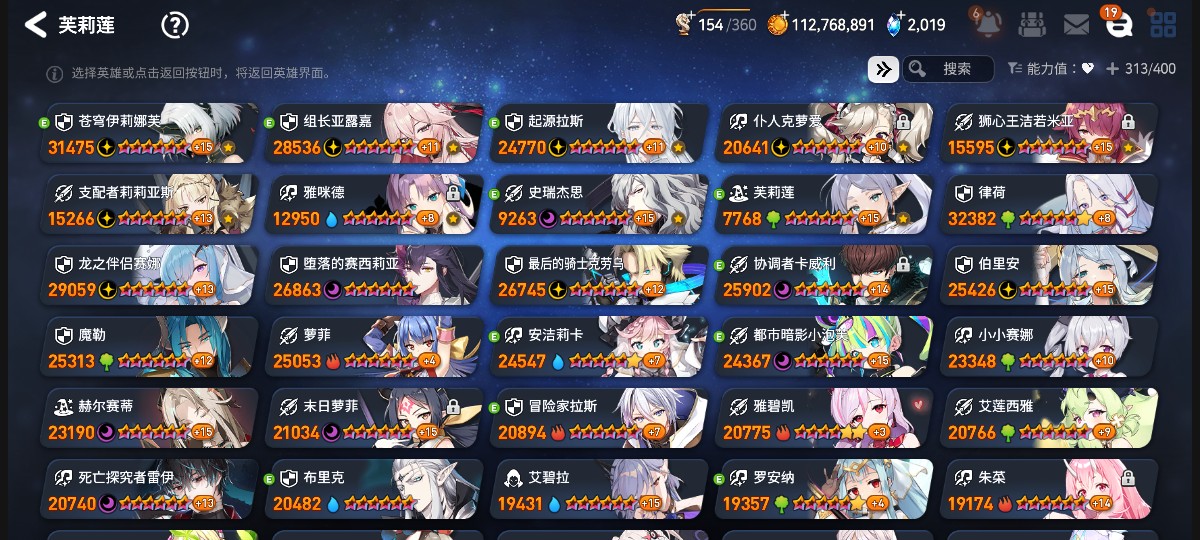Expand hero capacity with the plus by 313/400
Viewport: 1200px width, 540px height.
pyautogui.click(x=1111, y=69)
